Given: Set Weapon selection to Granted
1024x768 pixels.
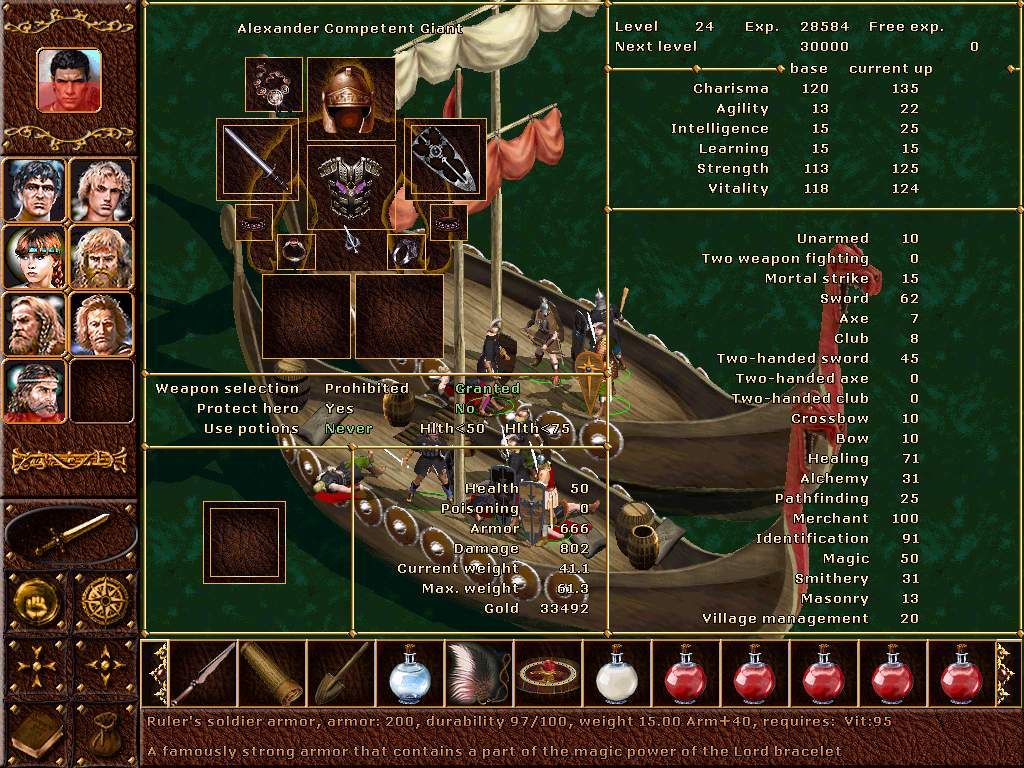Looking at the screenshot, I should [x=488, y=388].
